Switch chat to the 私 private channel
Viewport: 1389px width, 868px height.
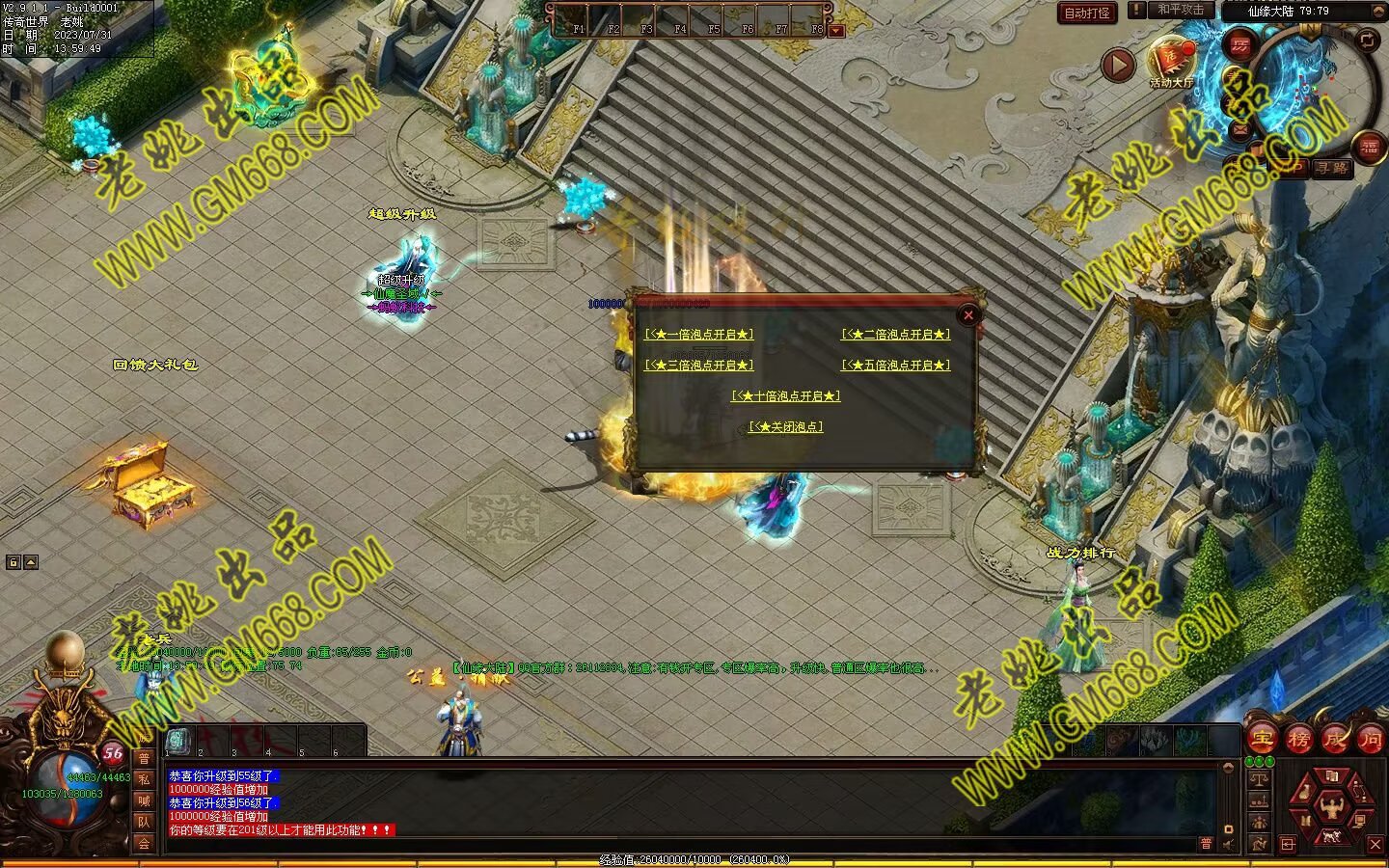pyautogui.click(x=144, y=779)
